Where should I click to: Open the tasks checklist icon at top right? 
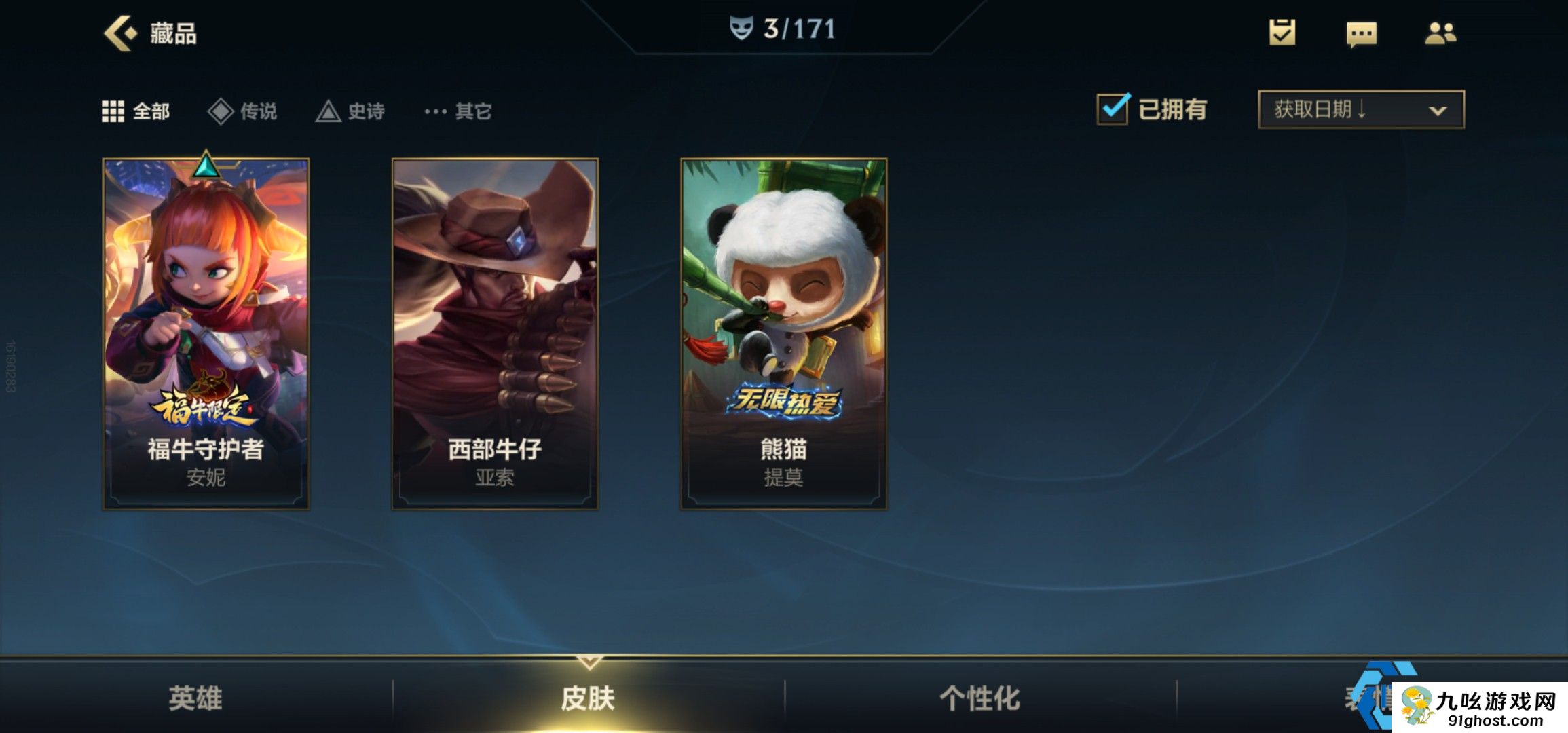[x=1281, y=33]
